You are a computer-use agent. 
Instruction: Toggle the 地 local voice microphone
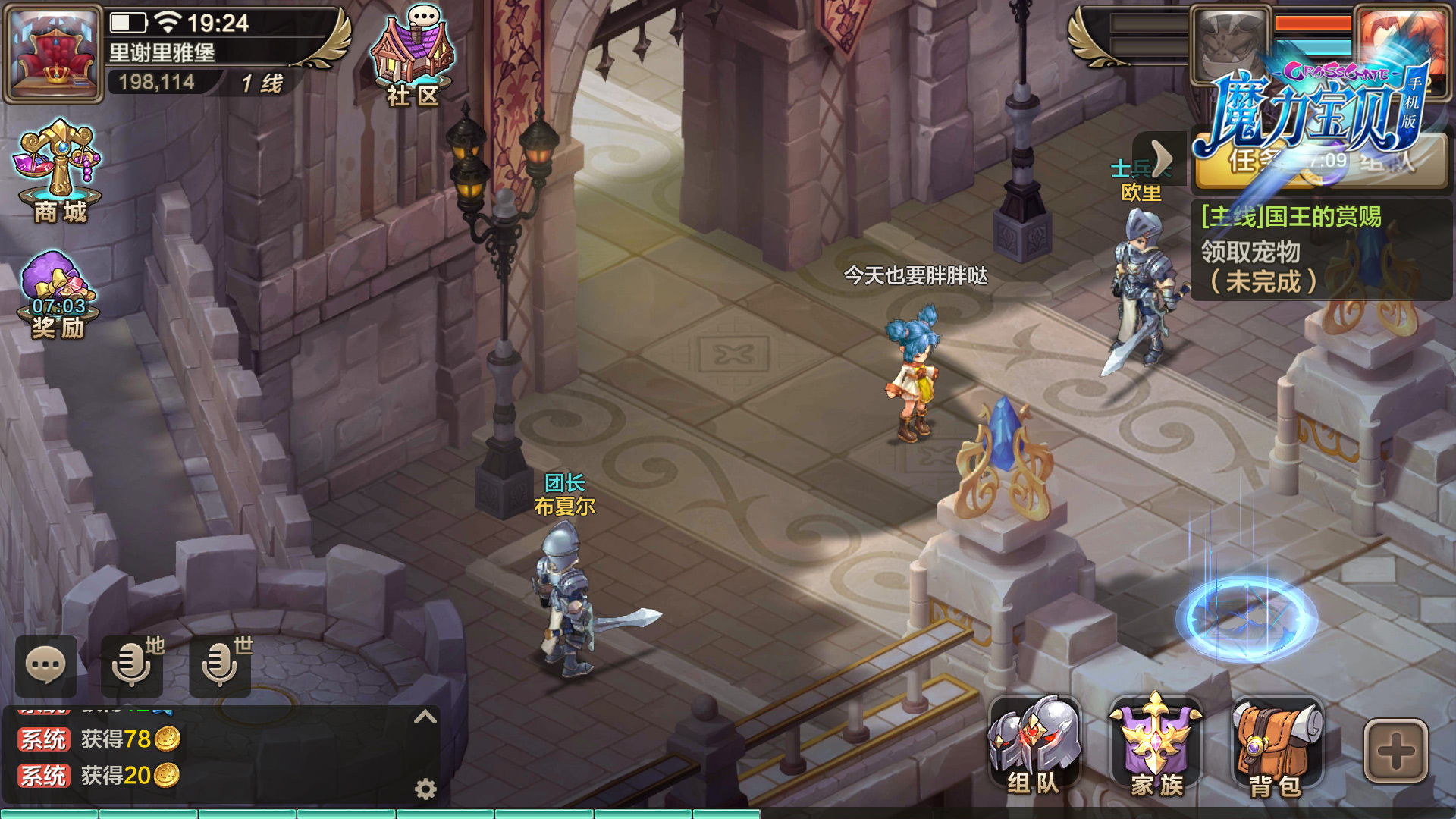[133, 667]
